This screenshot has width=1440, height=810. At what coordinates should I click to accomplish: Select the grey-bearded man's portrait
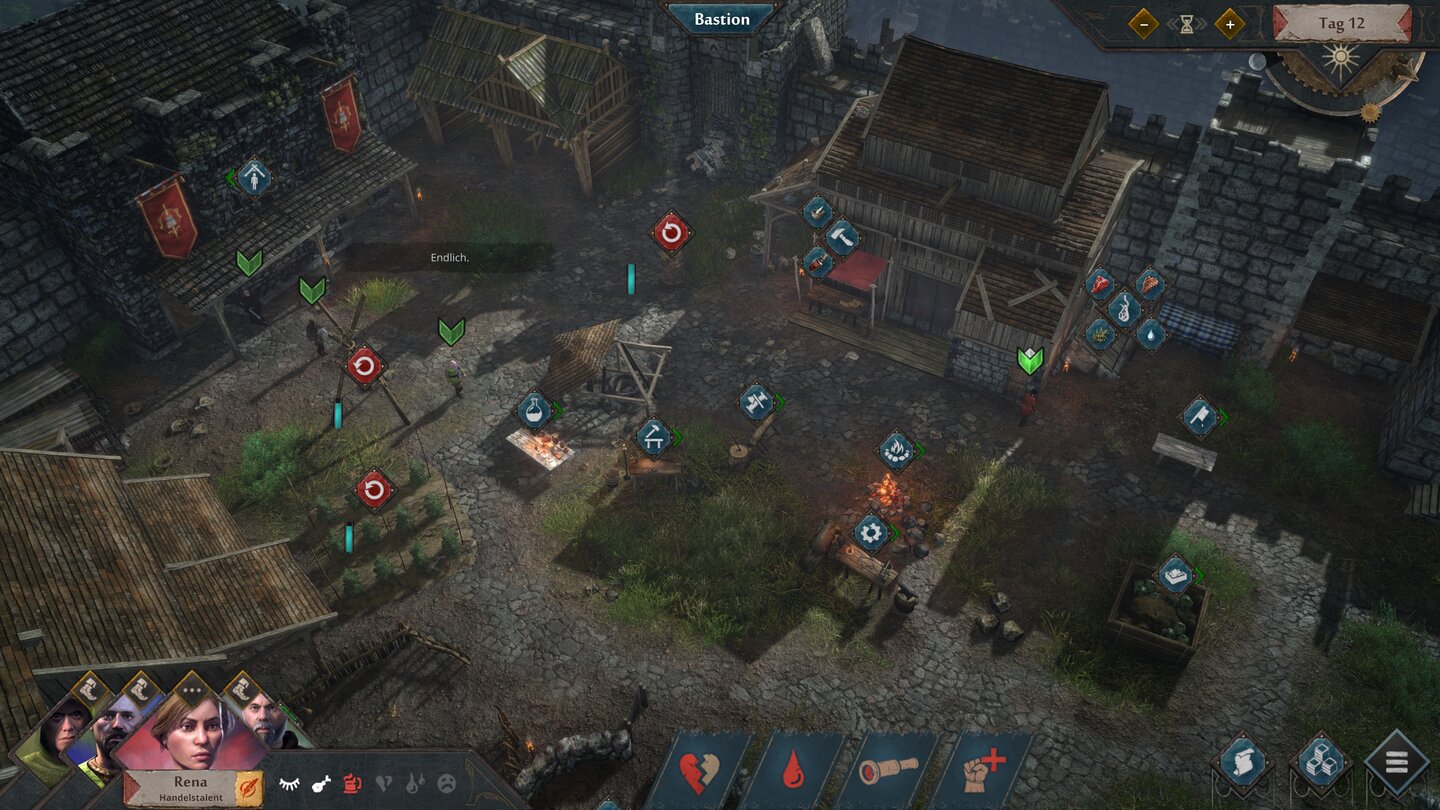point(263,724)
